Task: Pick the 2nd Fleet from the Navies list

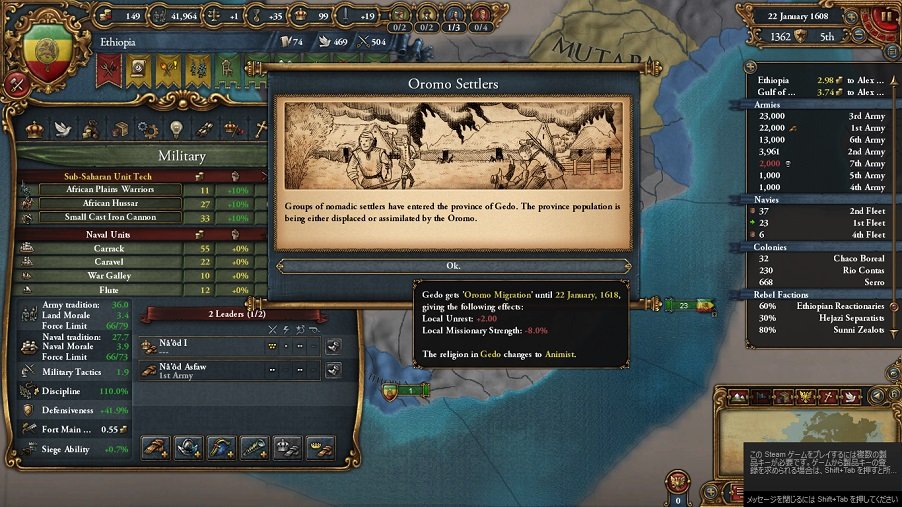Action: click(820, 211)
